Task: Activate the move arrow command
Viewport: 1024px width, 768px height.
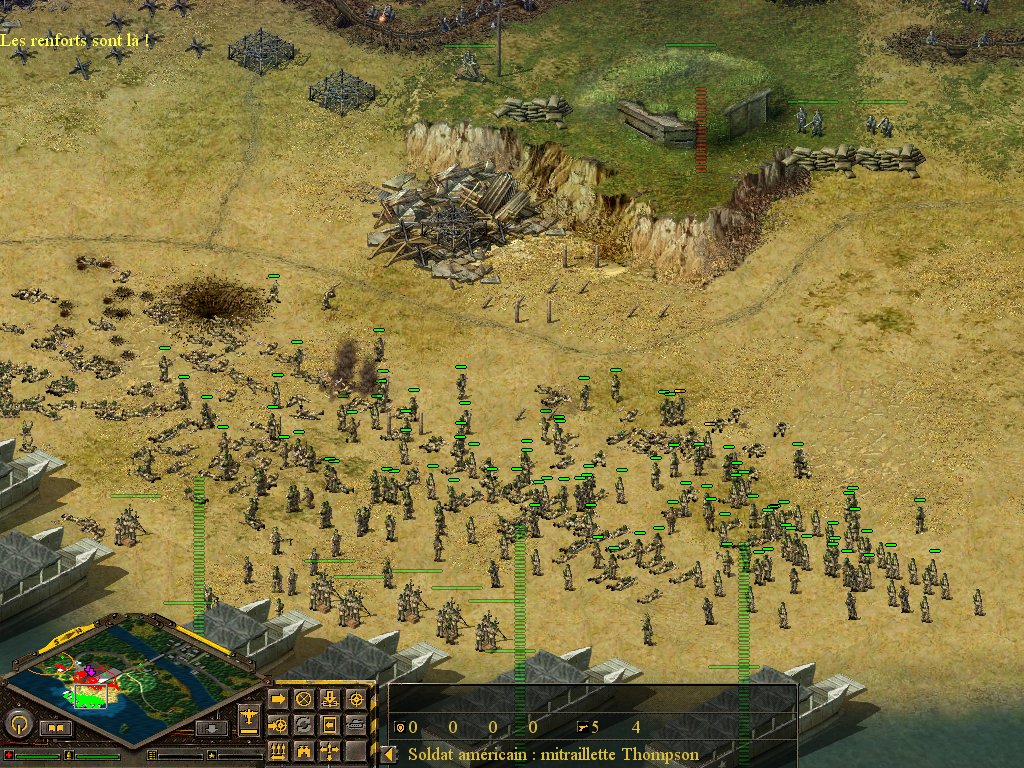Action: point(278,699)
